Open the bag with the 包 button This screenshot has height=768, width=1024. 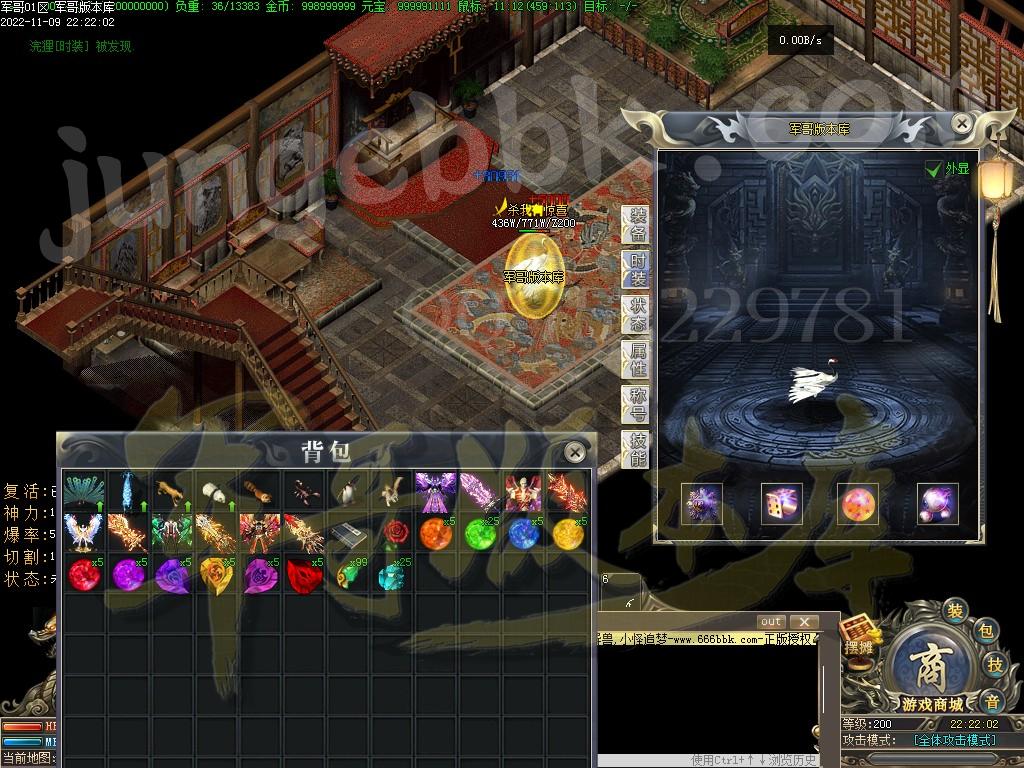(x=986, y=631)
